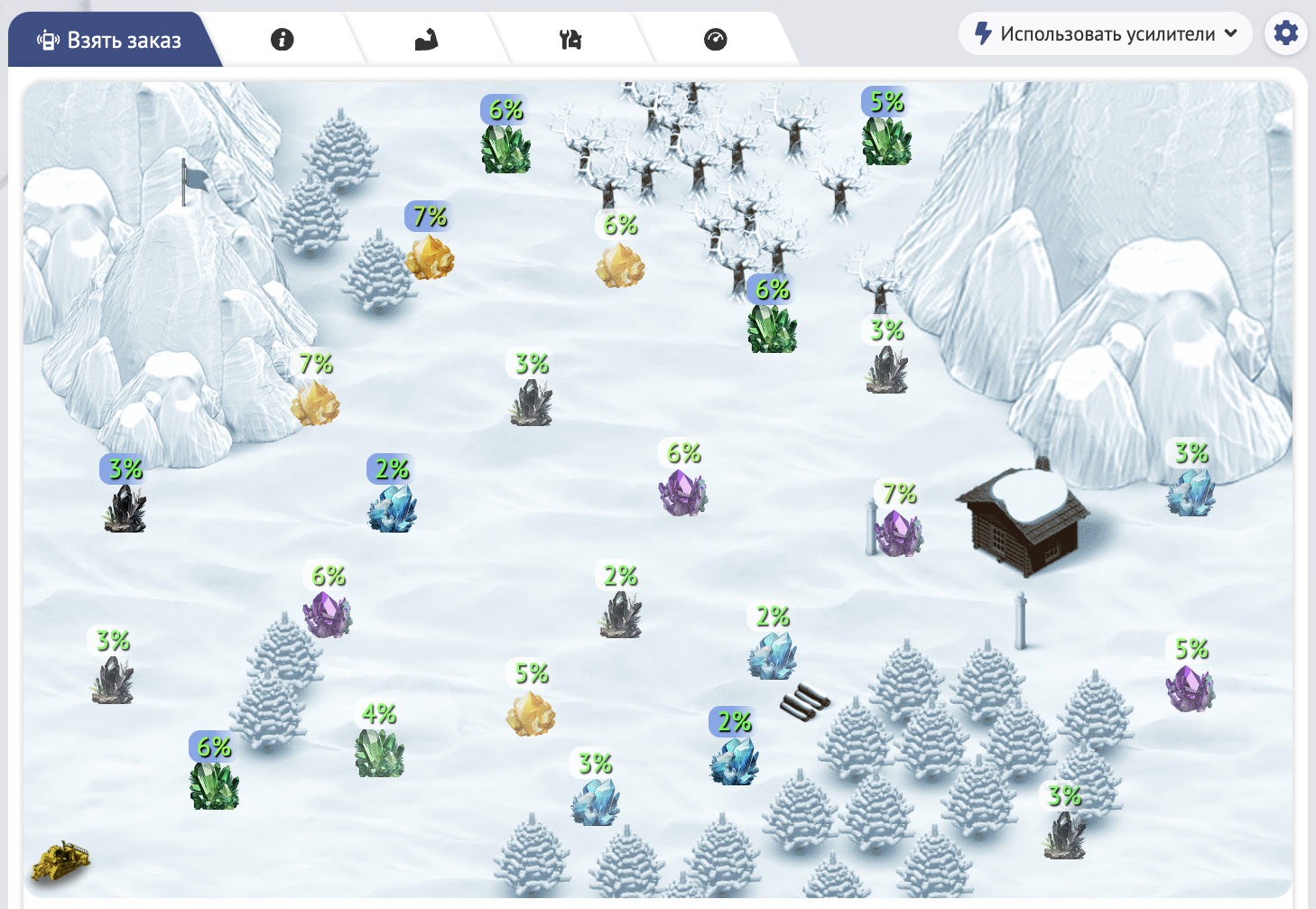
Task: Select the 4% green crystal deposit
Action: pyautogui.click(x=379, y=752)
